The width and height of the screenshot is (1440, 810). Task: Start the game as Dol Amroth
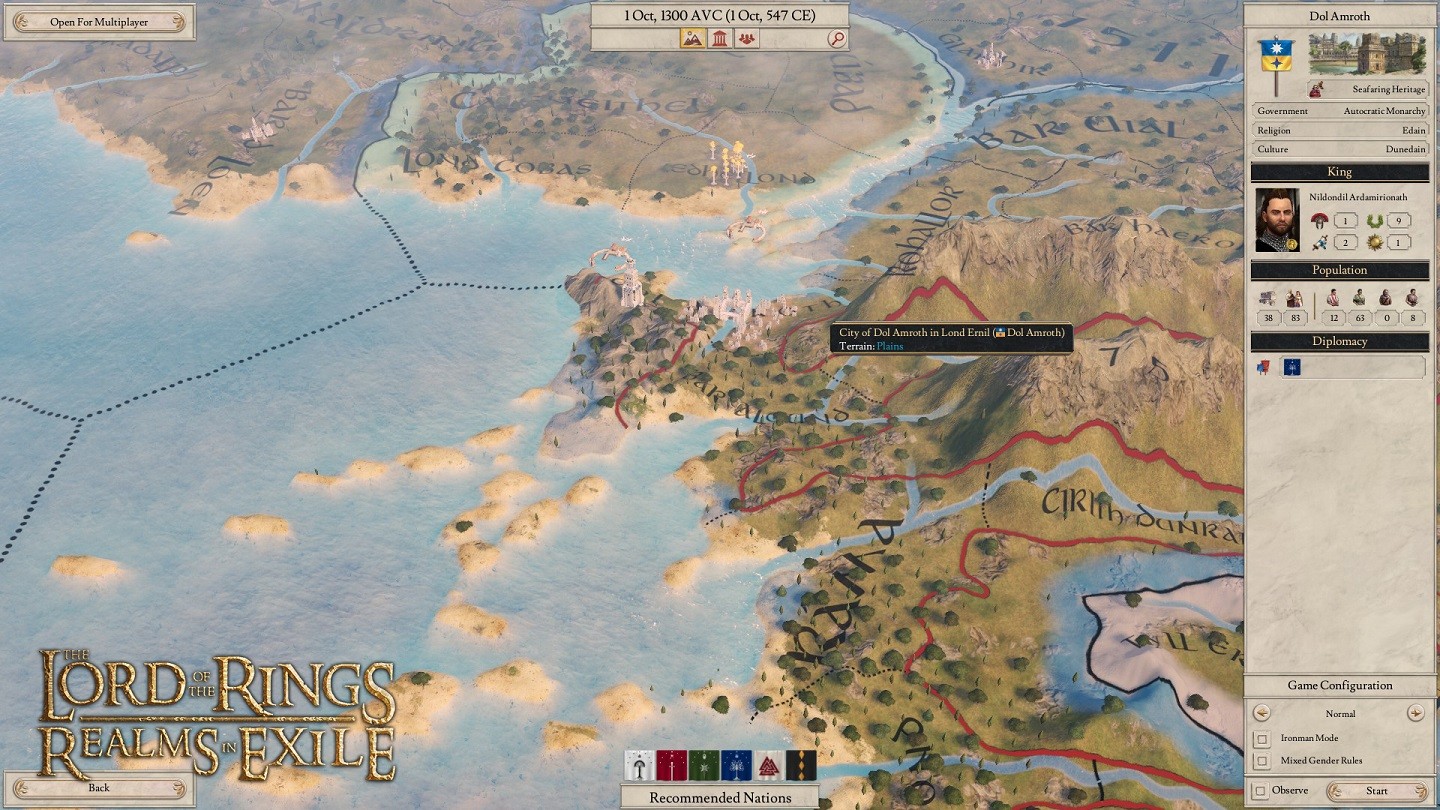click(x=1377, y=791)
